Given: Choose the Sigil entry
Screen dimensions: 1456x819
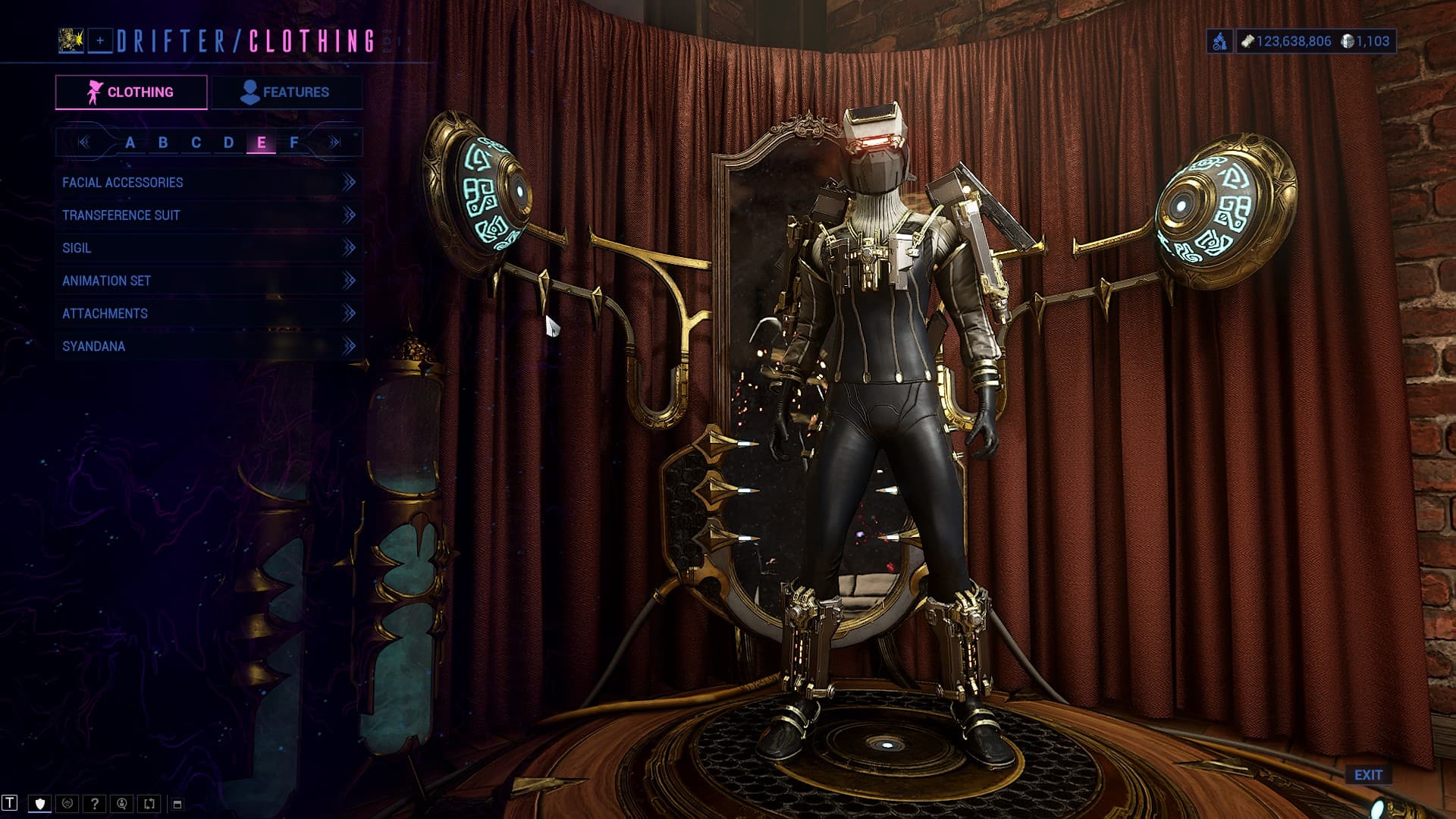Looking at the screenshot, I should 208,248.
